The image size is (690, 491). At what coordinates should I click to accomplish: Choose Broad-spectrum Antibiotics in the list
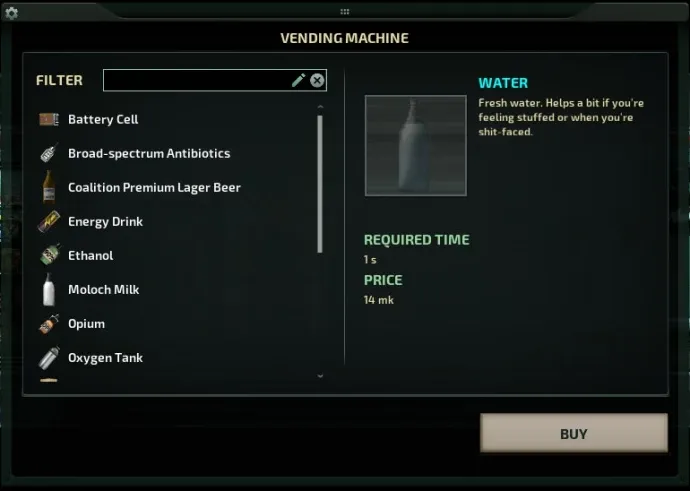148,154
